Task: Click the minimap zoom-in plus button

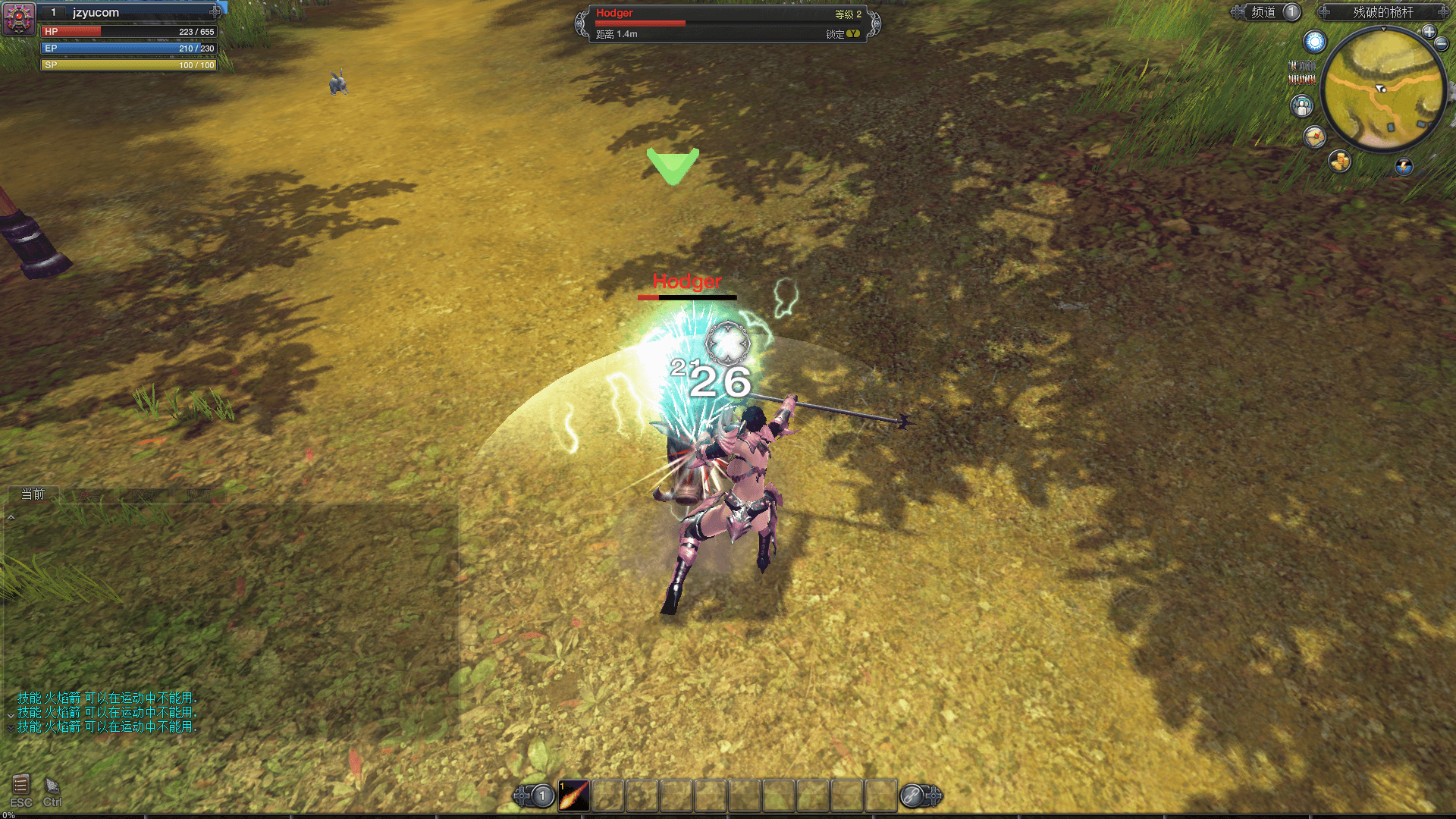Action: (1429, 32)
